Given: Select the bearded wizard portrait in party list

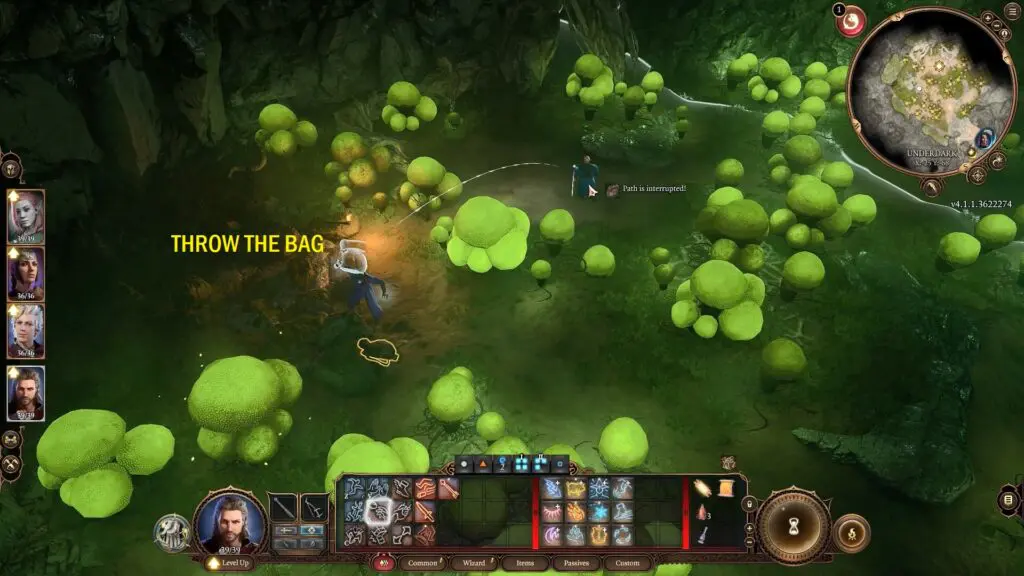Looking at the screenshot, I should point(26,392).
